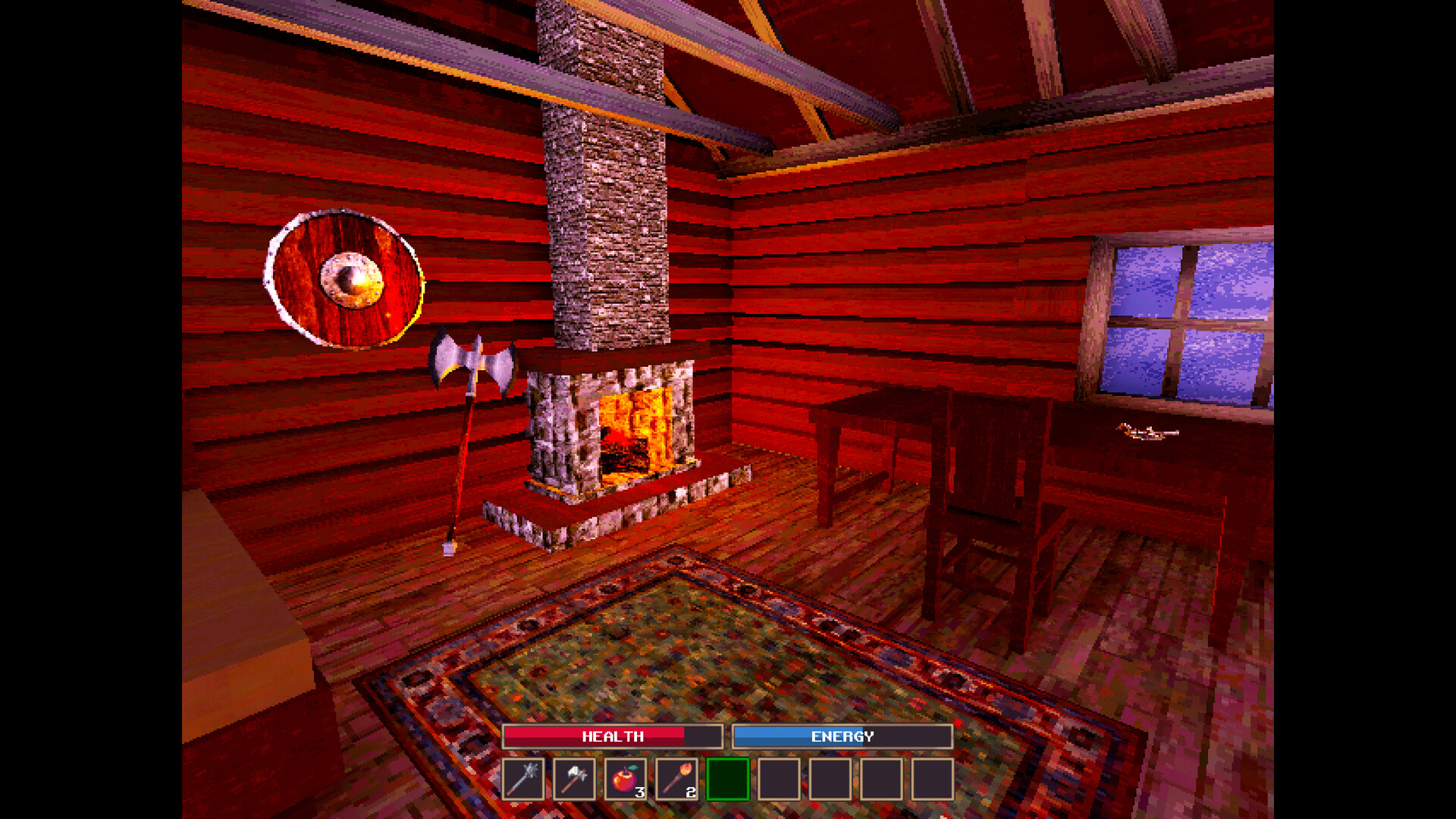
Task: Click the apple stack quantity number 3
Action: coord(639,793)
